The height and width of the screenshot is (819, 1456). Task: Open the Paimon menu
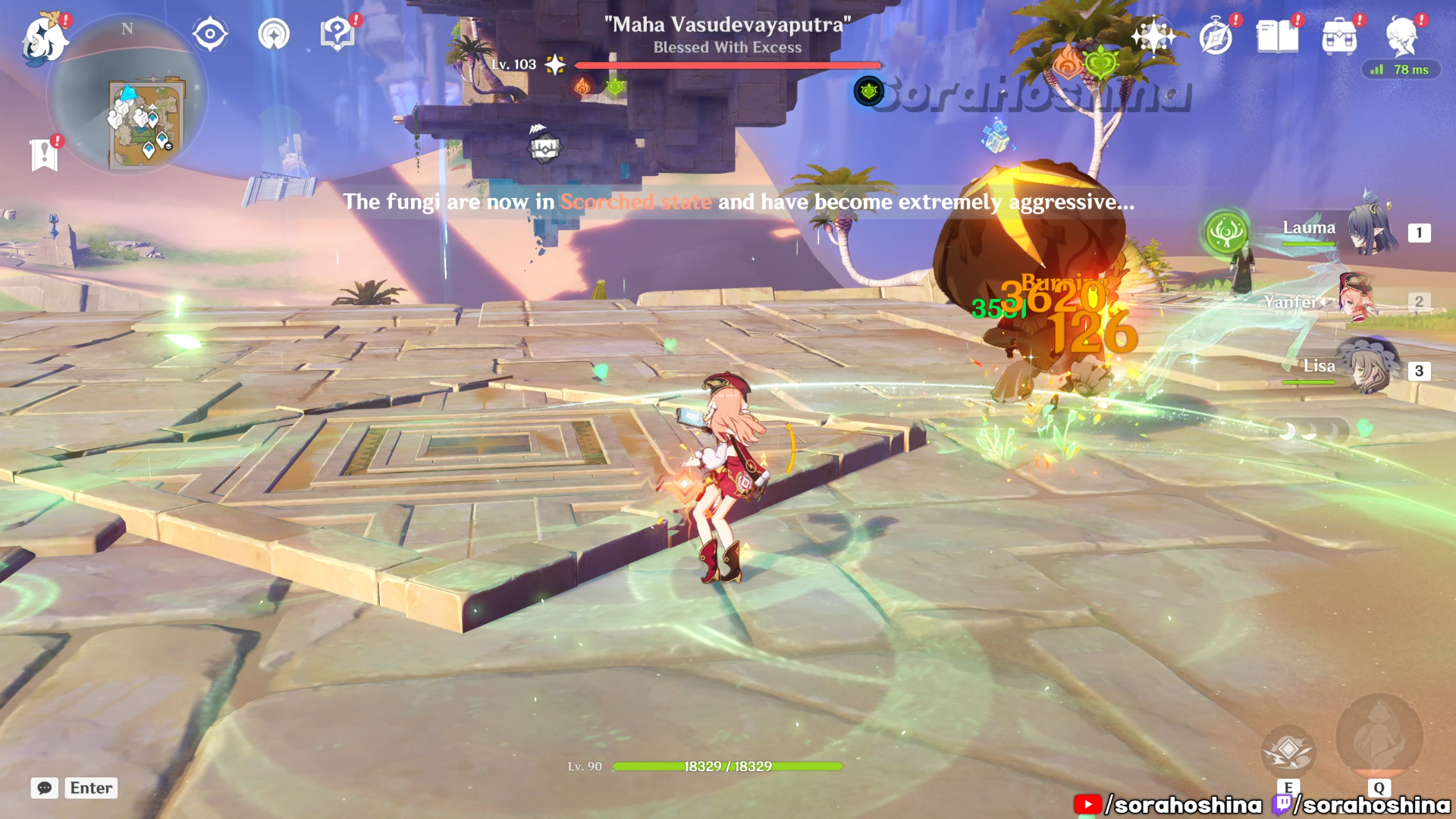(44, 38)
